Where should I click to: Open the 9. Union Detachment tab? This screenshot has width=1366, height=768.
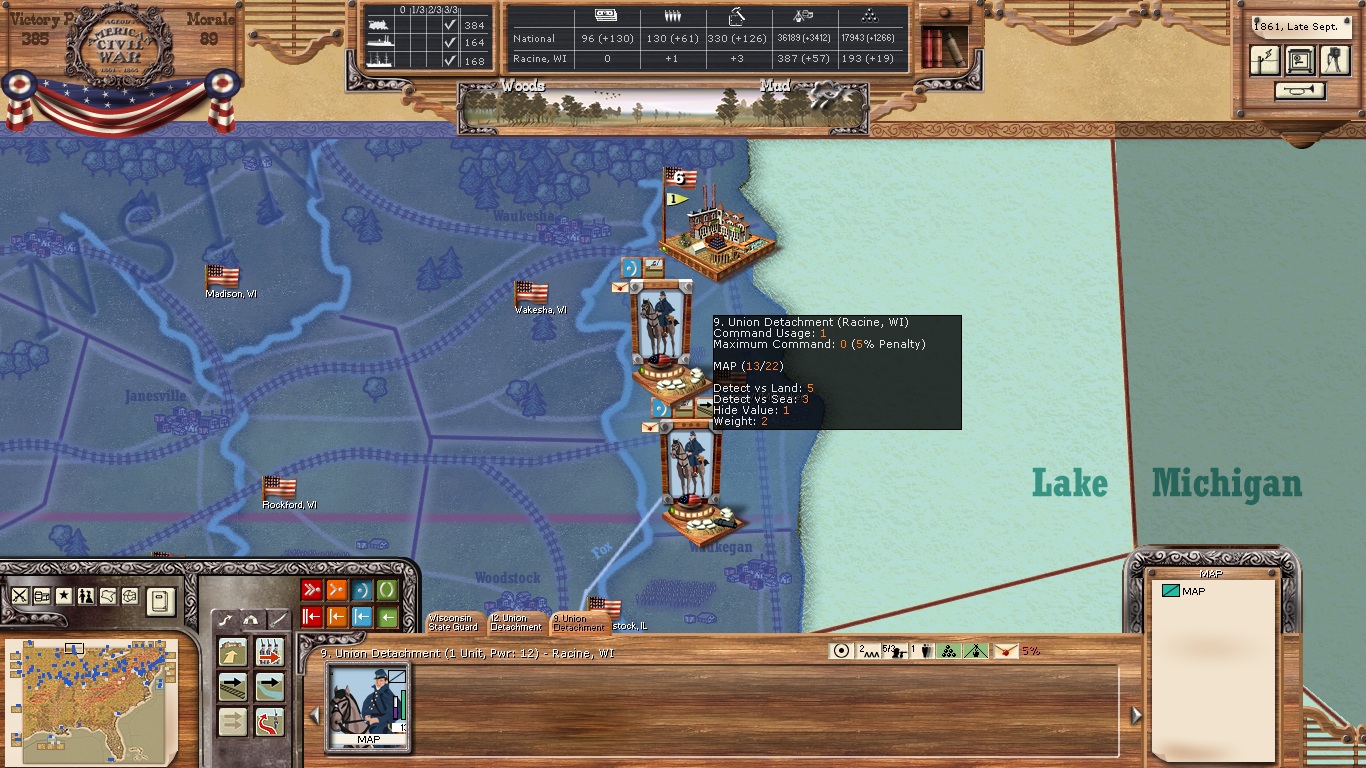coord(577,622)
